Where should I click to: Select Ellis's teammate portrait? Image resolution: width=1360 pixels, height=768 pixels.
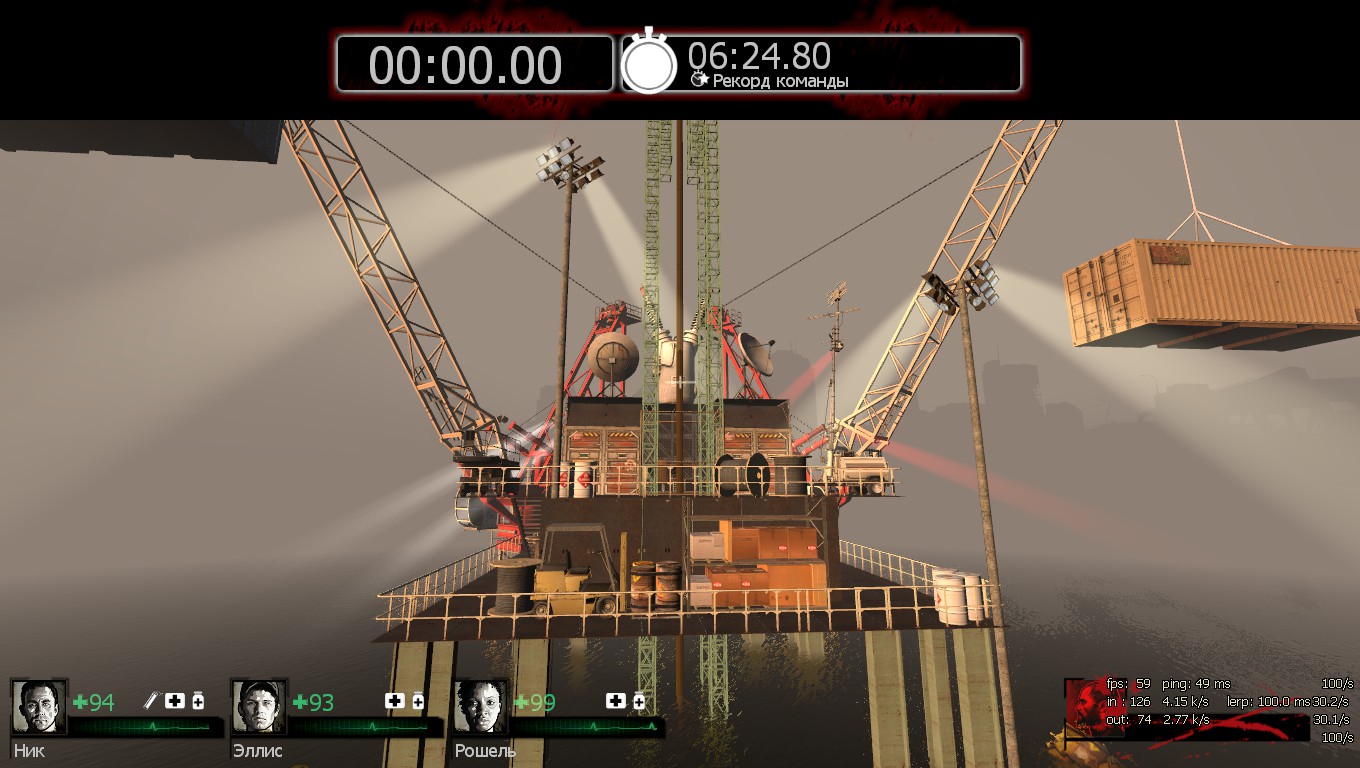[x=259, y=707]
